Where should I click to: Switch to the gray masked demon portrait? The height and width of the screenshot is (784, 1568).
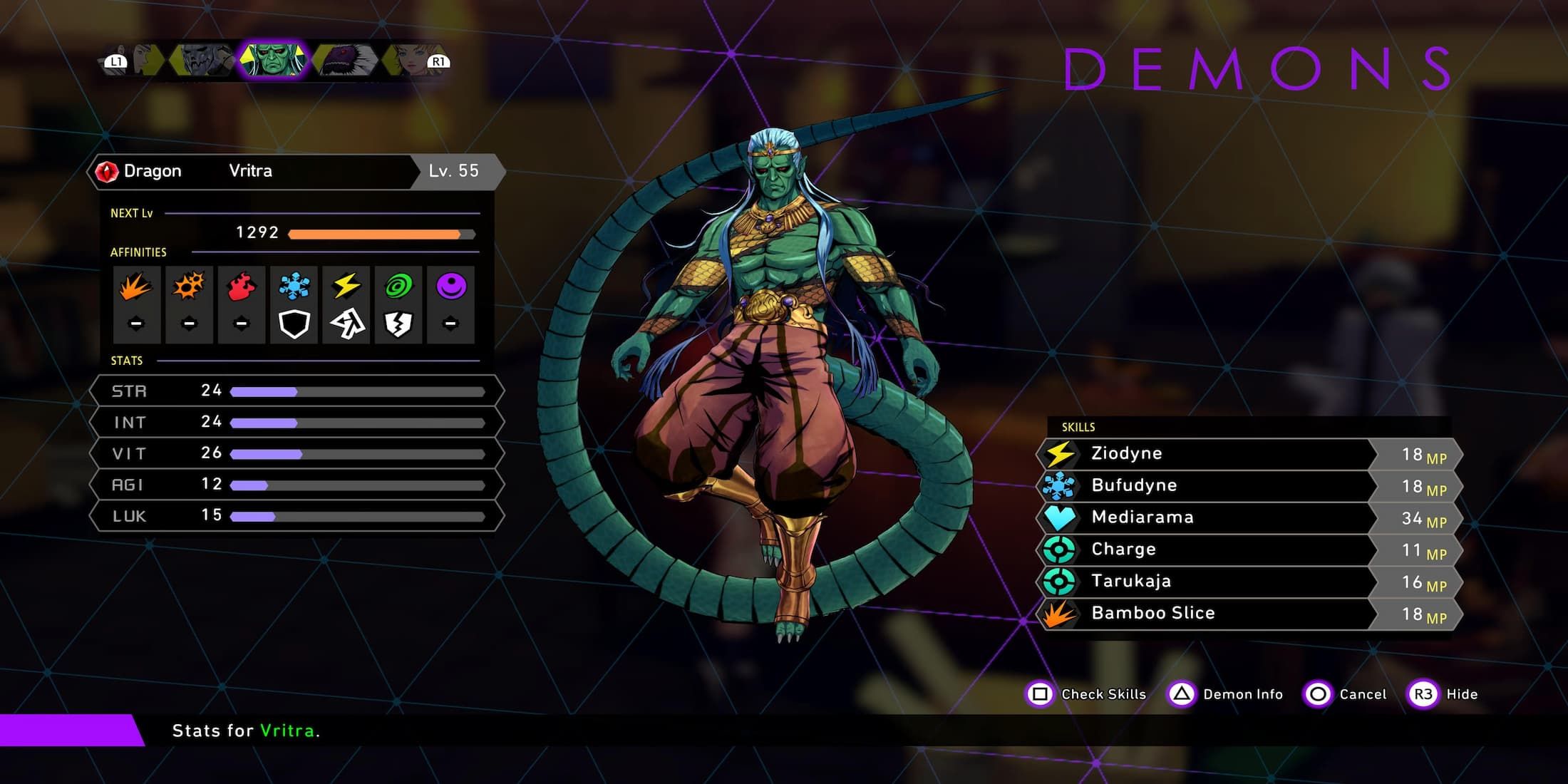point(202,60)
